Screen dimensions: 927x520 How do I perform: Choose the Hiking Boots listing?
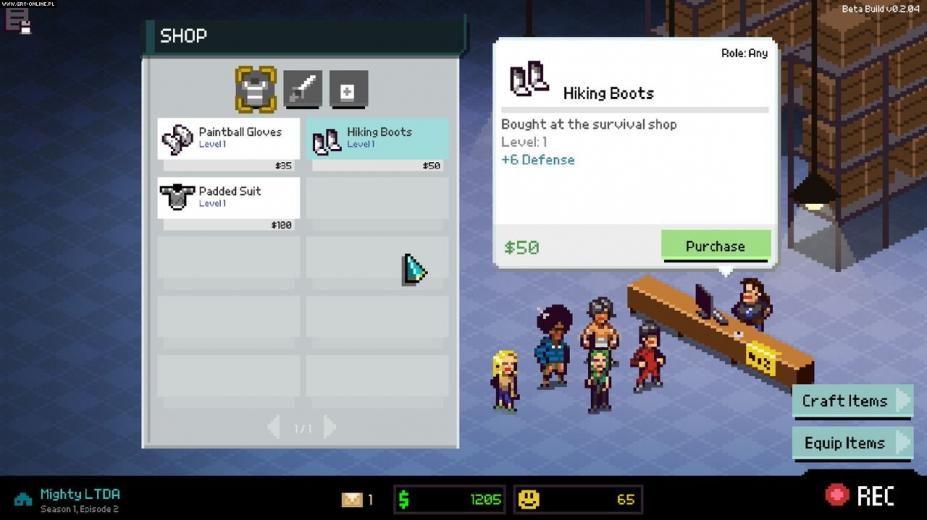pyautogui.click(x=378, y=139)
